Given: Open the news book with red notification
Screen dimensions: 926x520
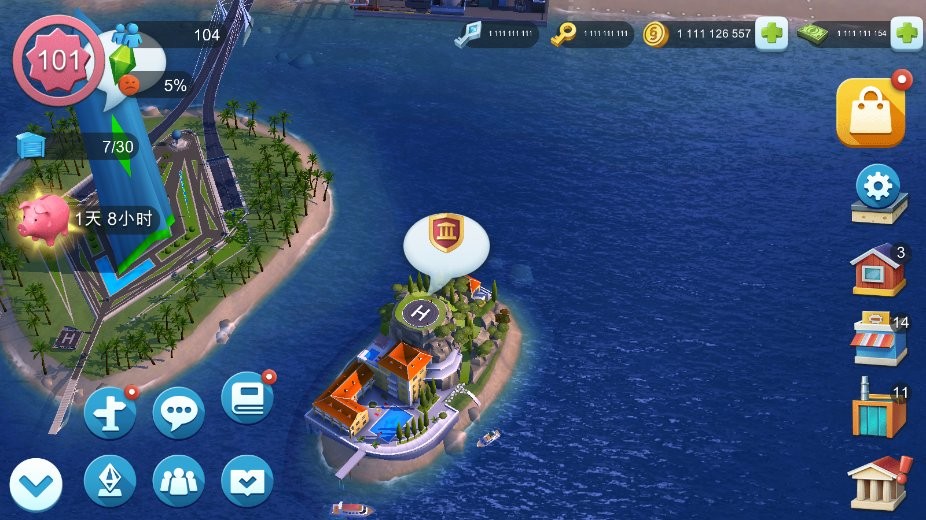Looking at the screenshot, I should tap(246, 397).
